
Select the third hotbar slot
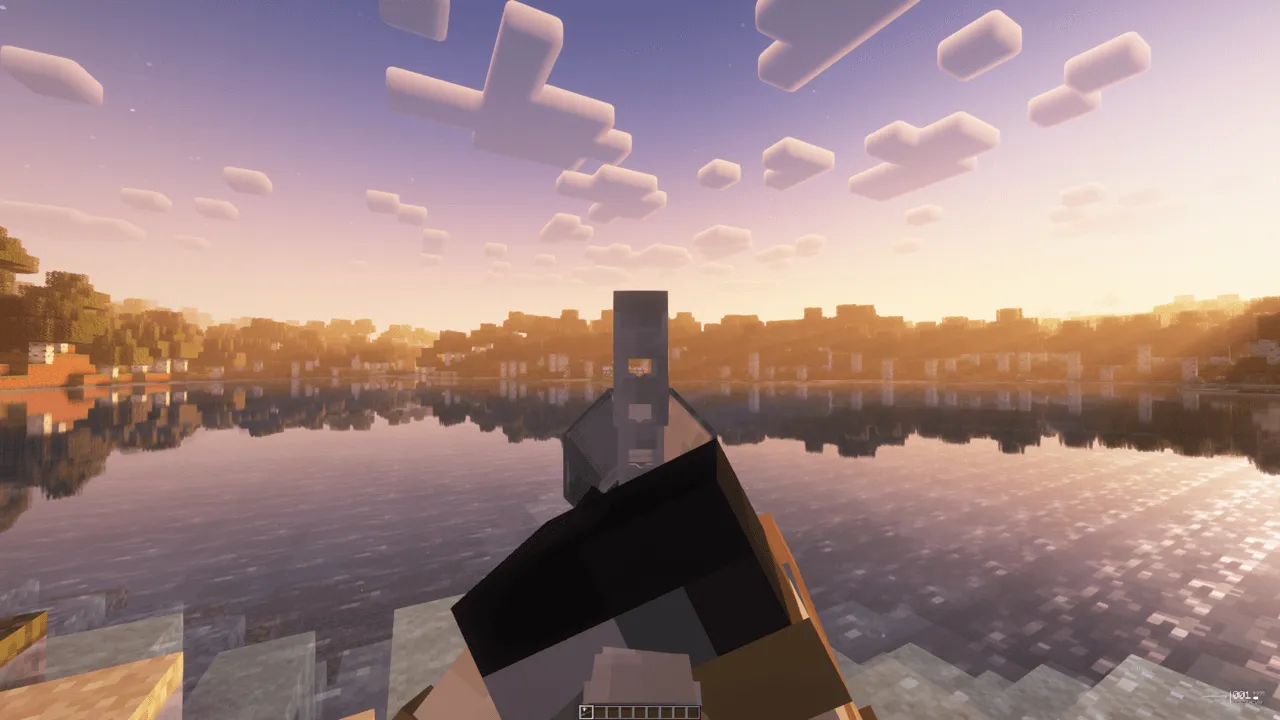(613, 712)
